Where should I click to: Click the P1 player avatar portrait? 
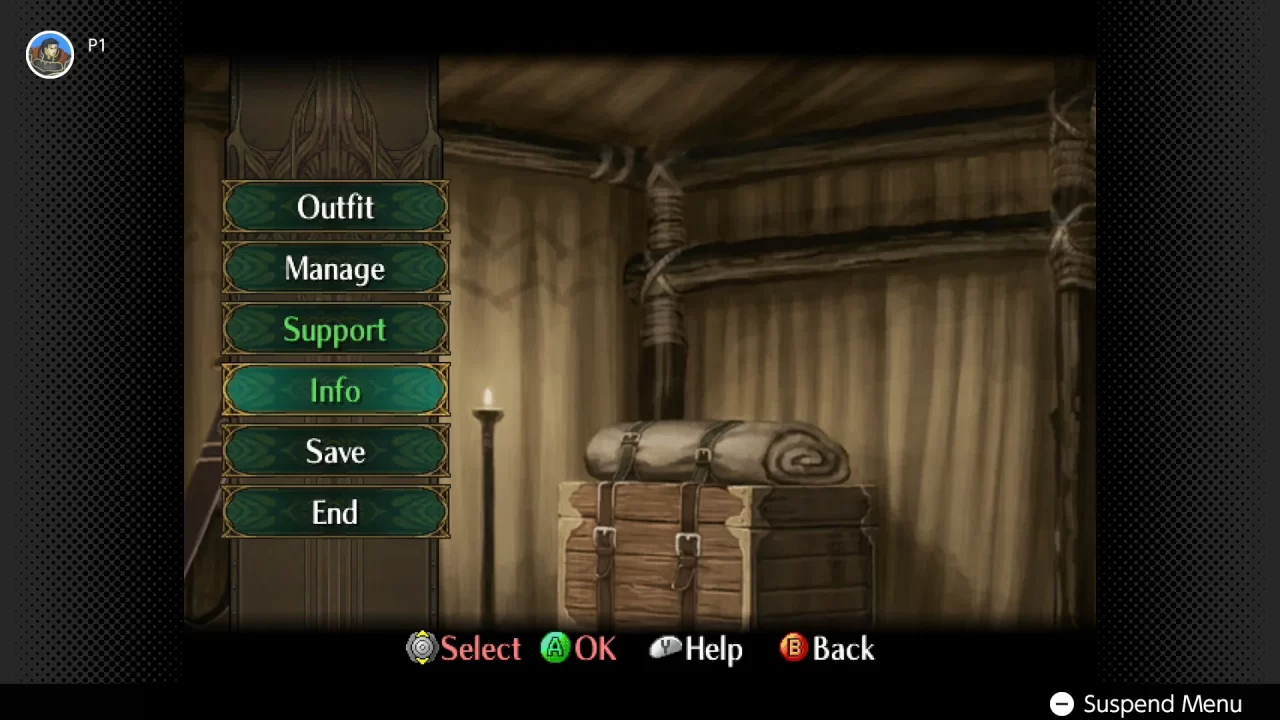49,54
